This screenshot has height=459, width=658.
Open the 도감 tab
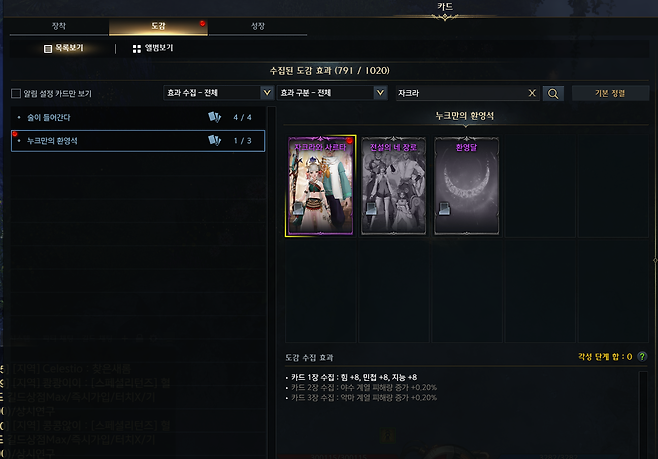[157, 27]
